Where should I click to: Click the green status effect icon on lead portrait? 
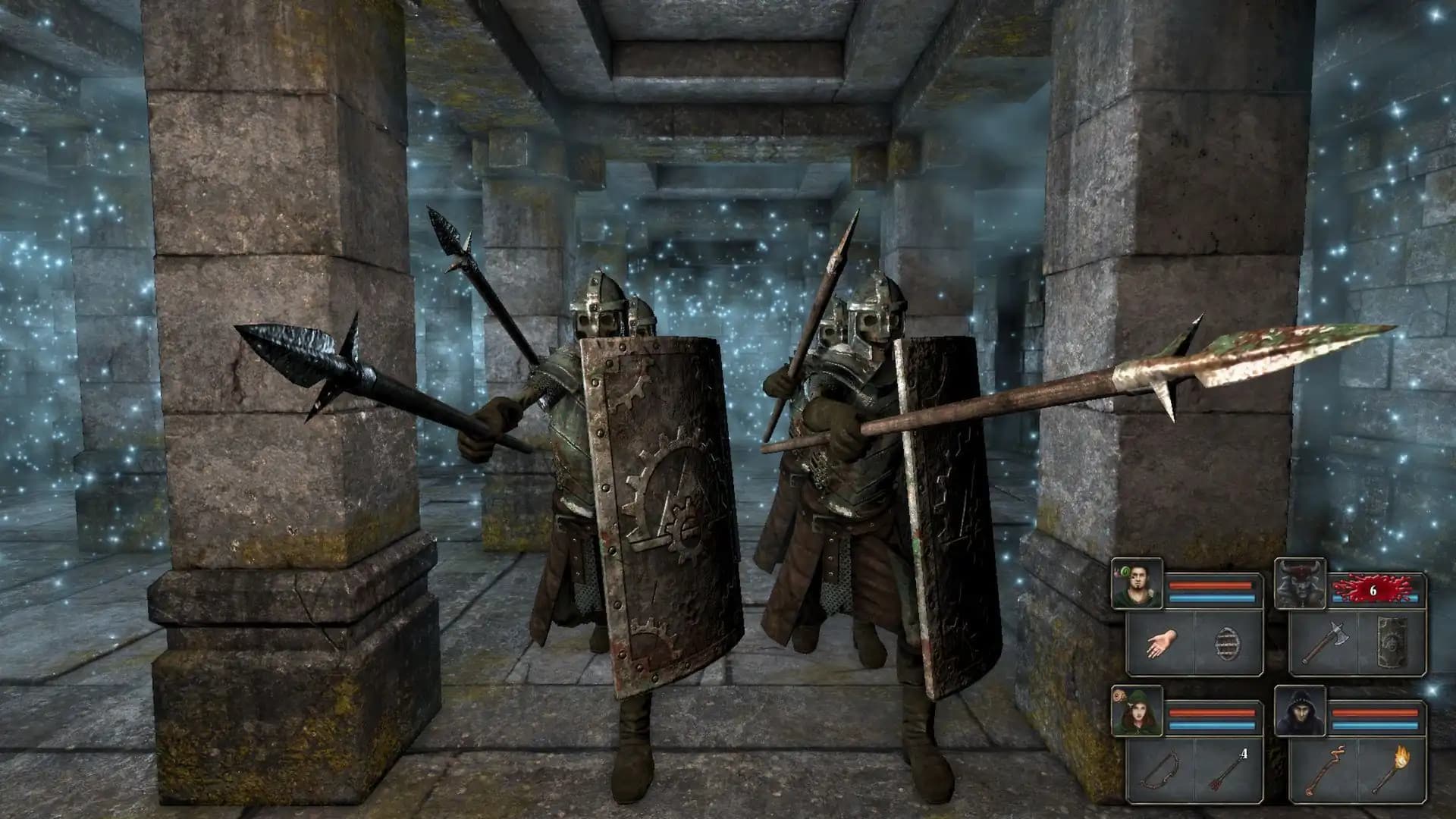click(x=1125, y=572)
